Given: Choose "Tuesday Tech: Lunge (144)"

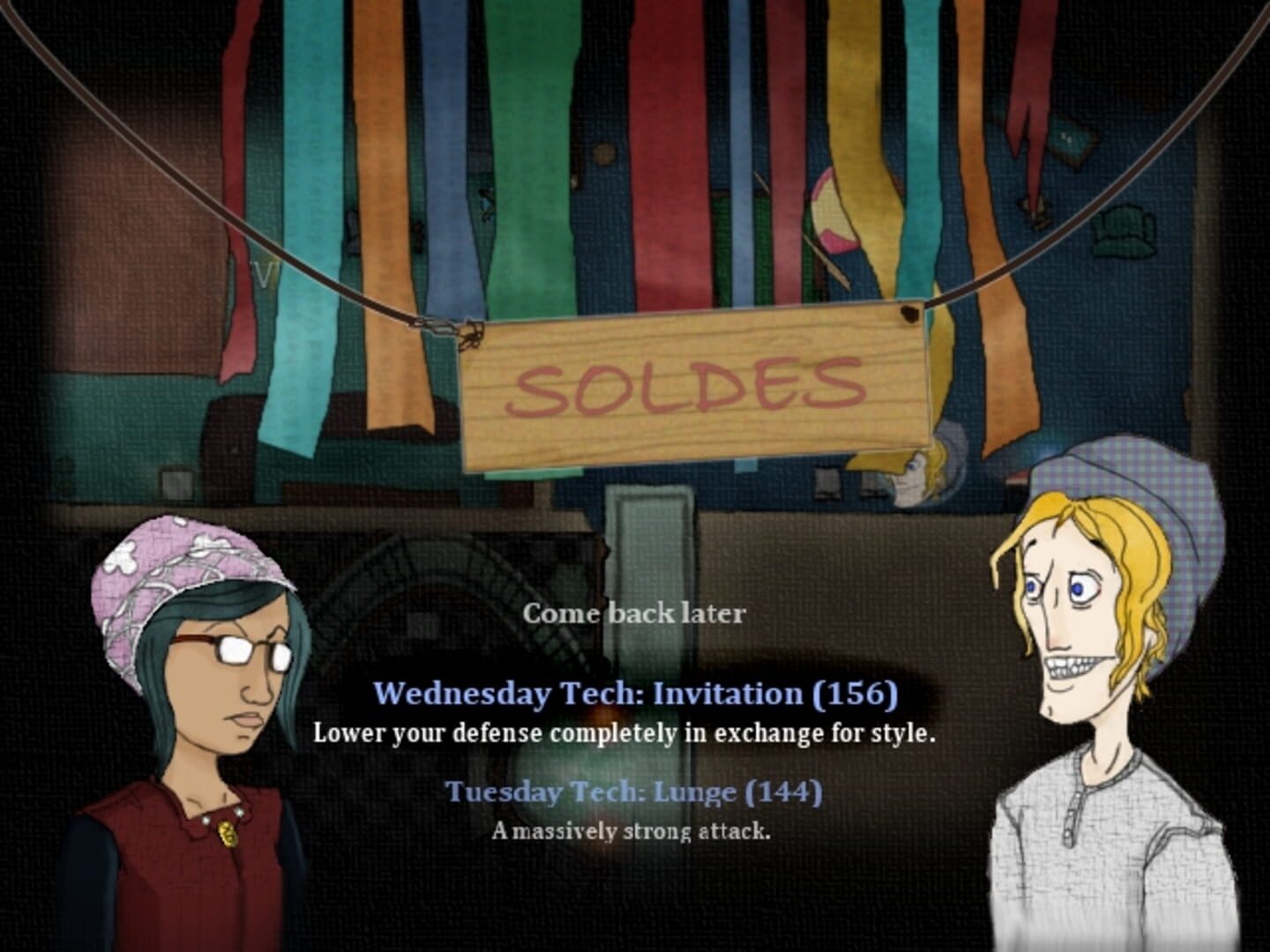Looking at the screenshot, I should click(637, 792).
